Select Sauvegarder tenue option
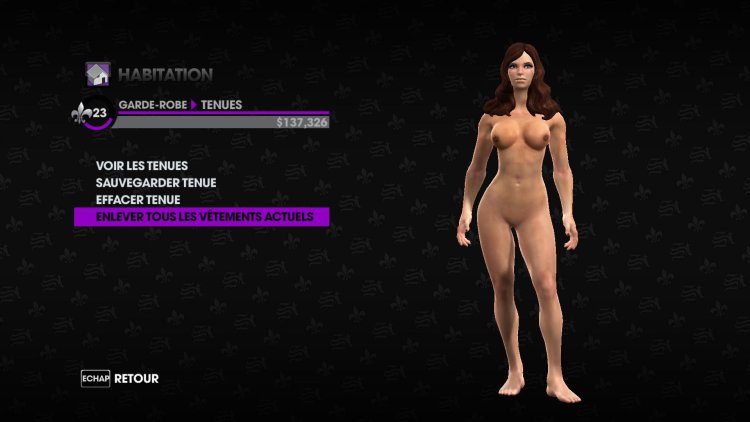 click(x=155, y=182)
